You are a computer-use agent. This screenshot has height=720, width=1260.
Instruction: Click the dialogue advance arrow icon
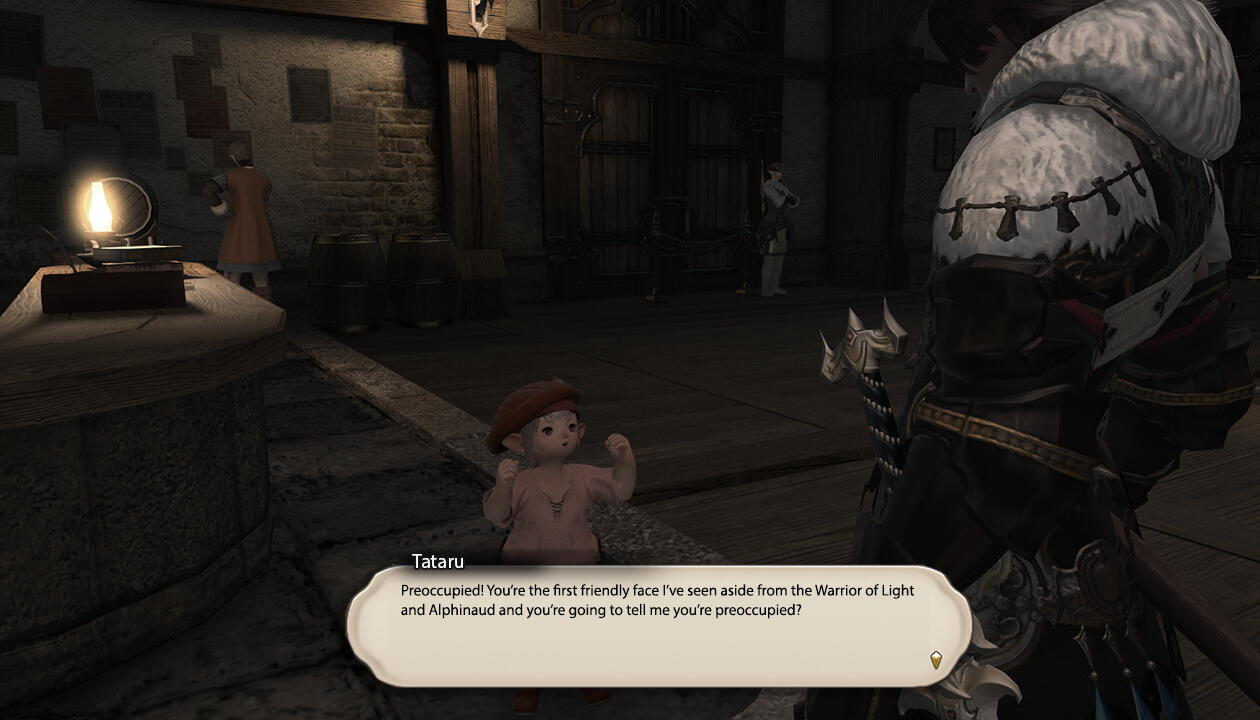(x=936, y=659)
